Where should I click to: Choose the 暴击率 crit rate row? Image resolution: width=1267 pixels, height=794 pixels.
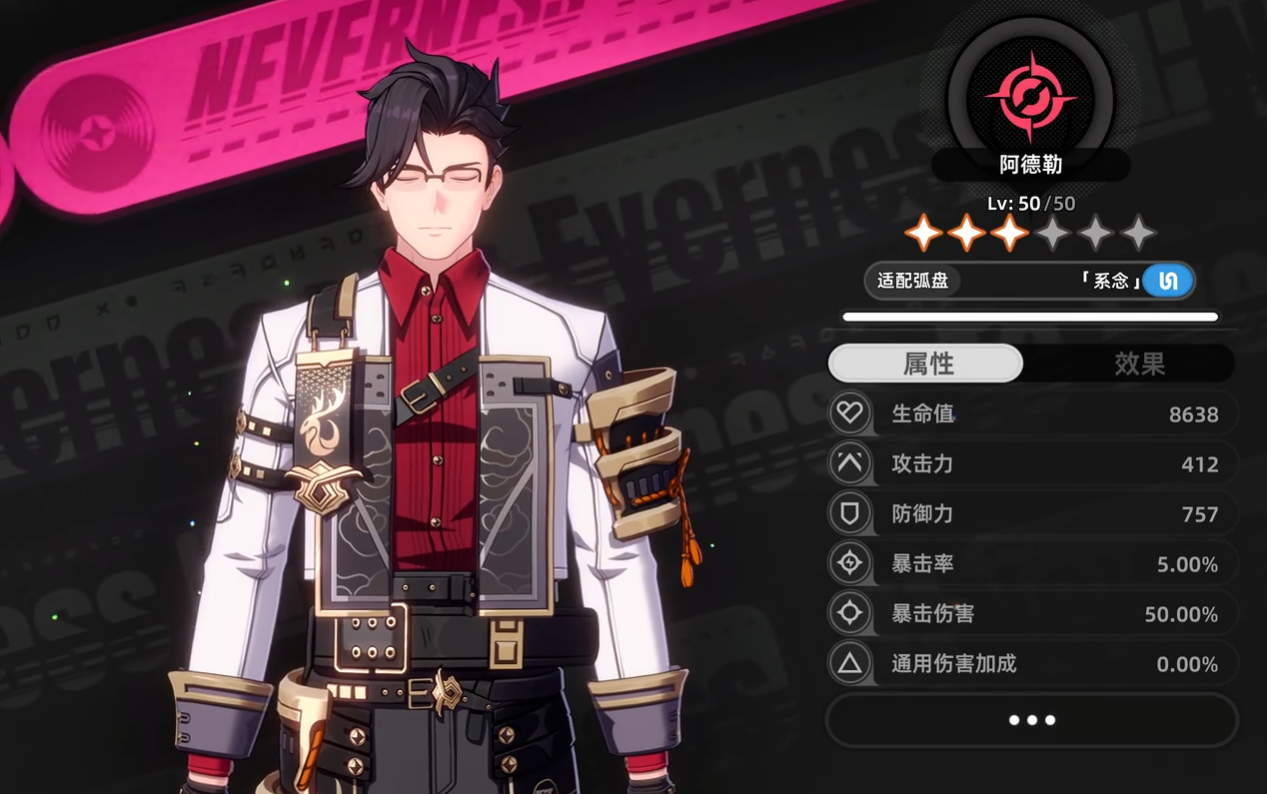tap(1033, 564)
